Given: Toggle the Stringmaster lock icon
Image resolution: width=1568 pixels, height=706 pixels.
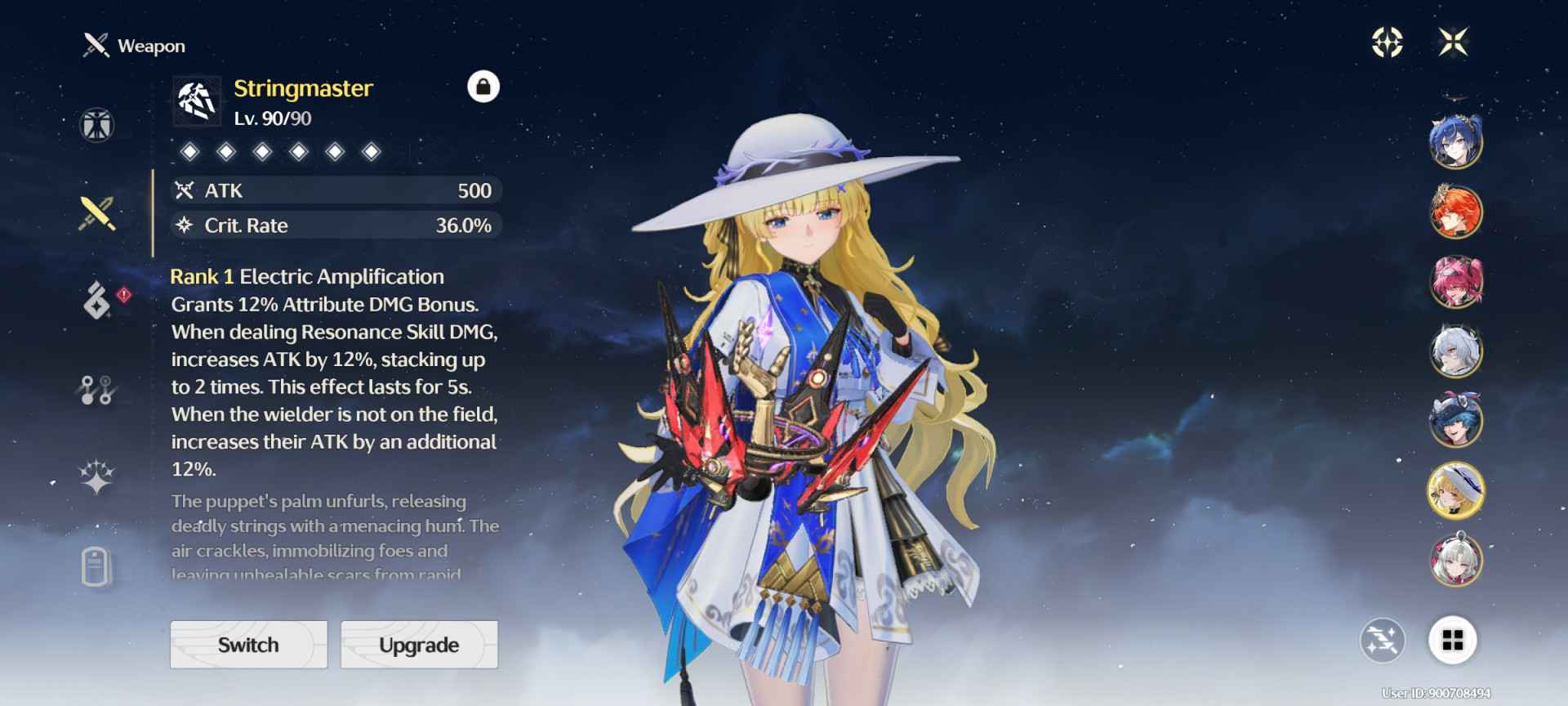Looking at the screenshot, I should [x=483, y=87].
